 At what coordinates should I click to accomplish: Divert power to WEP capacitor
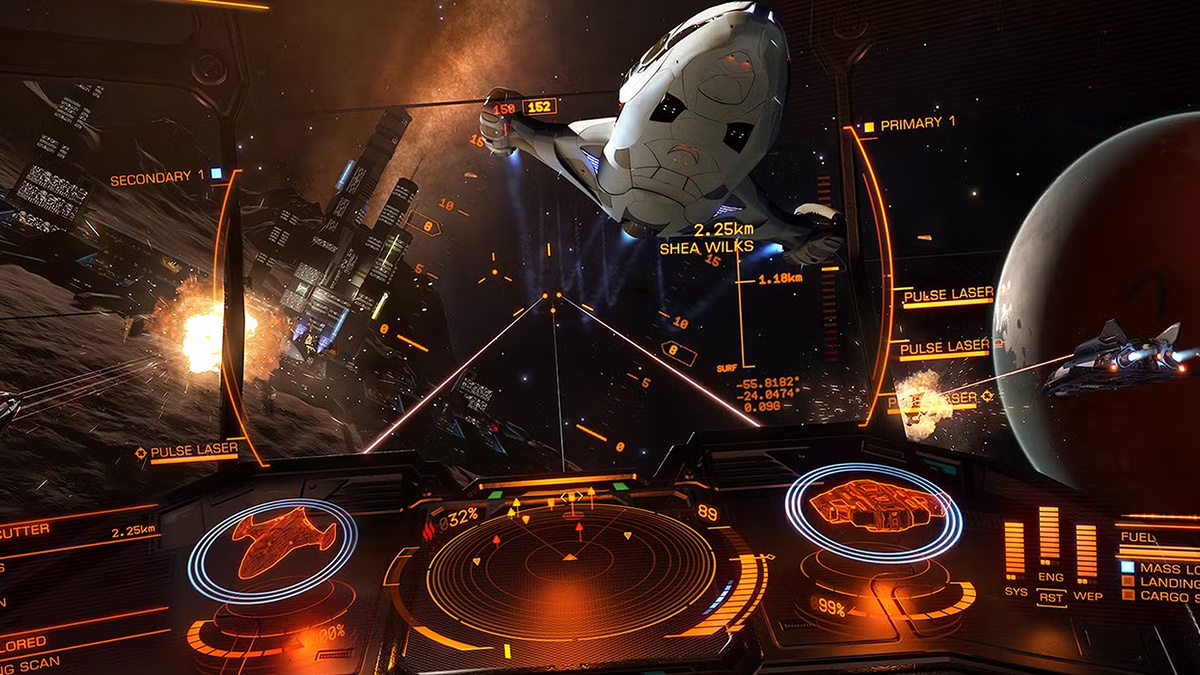pos(1086,596)
